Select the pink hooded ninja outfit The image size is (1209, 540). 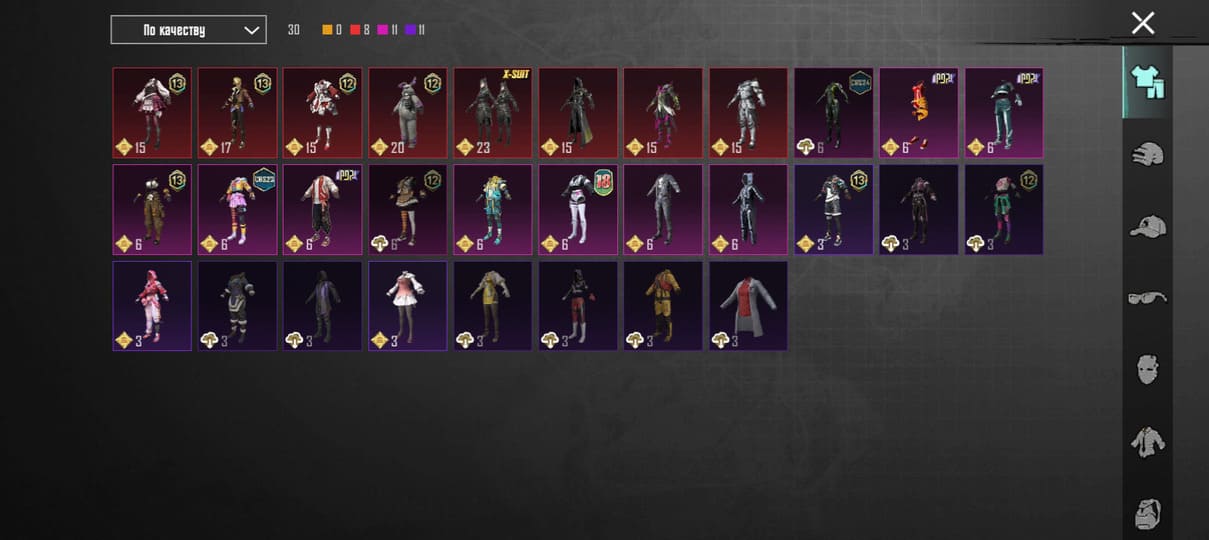point(152,306)
